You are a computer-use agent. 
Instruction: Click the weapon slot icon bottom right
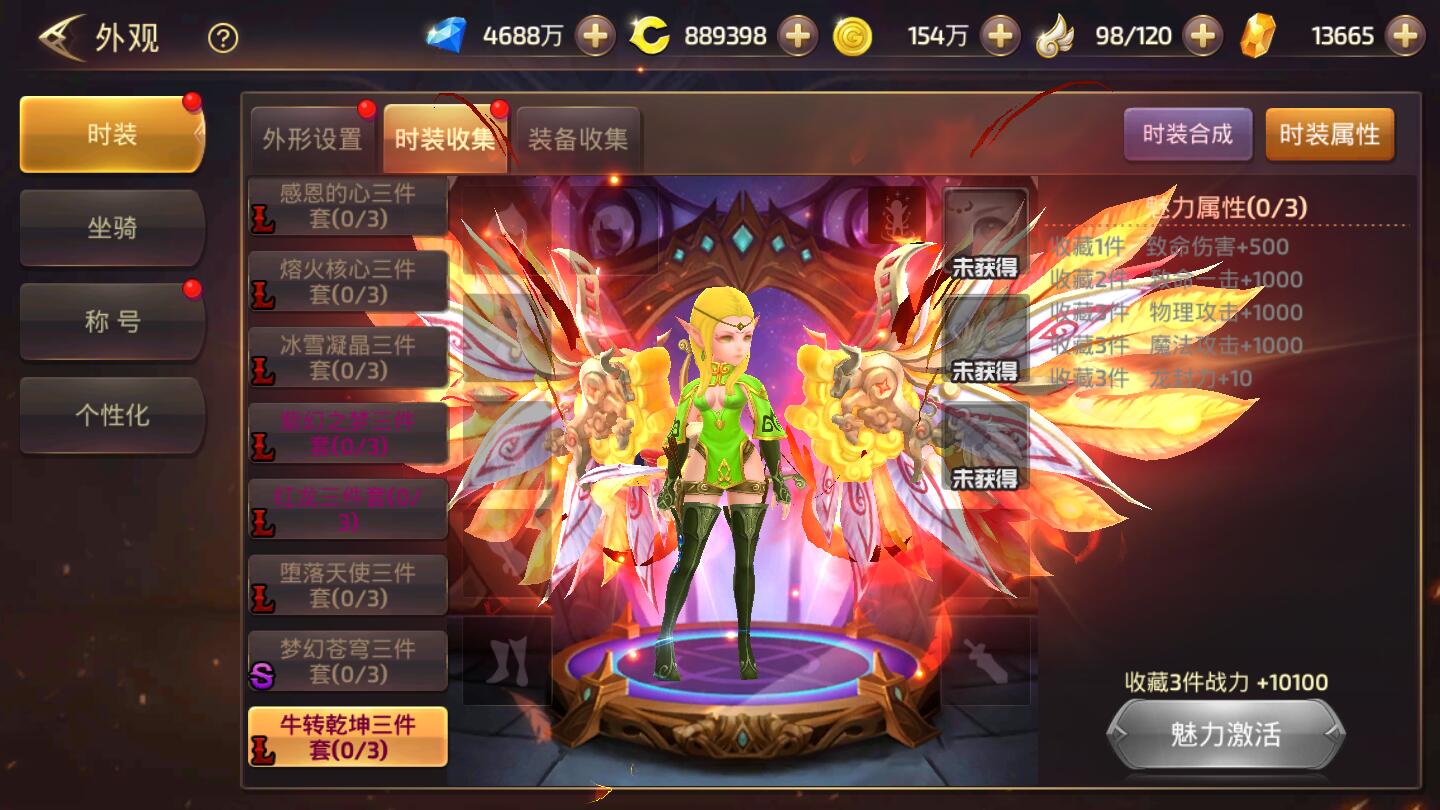click(985, 660)
